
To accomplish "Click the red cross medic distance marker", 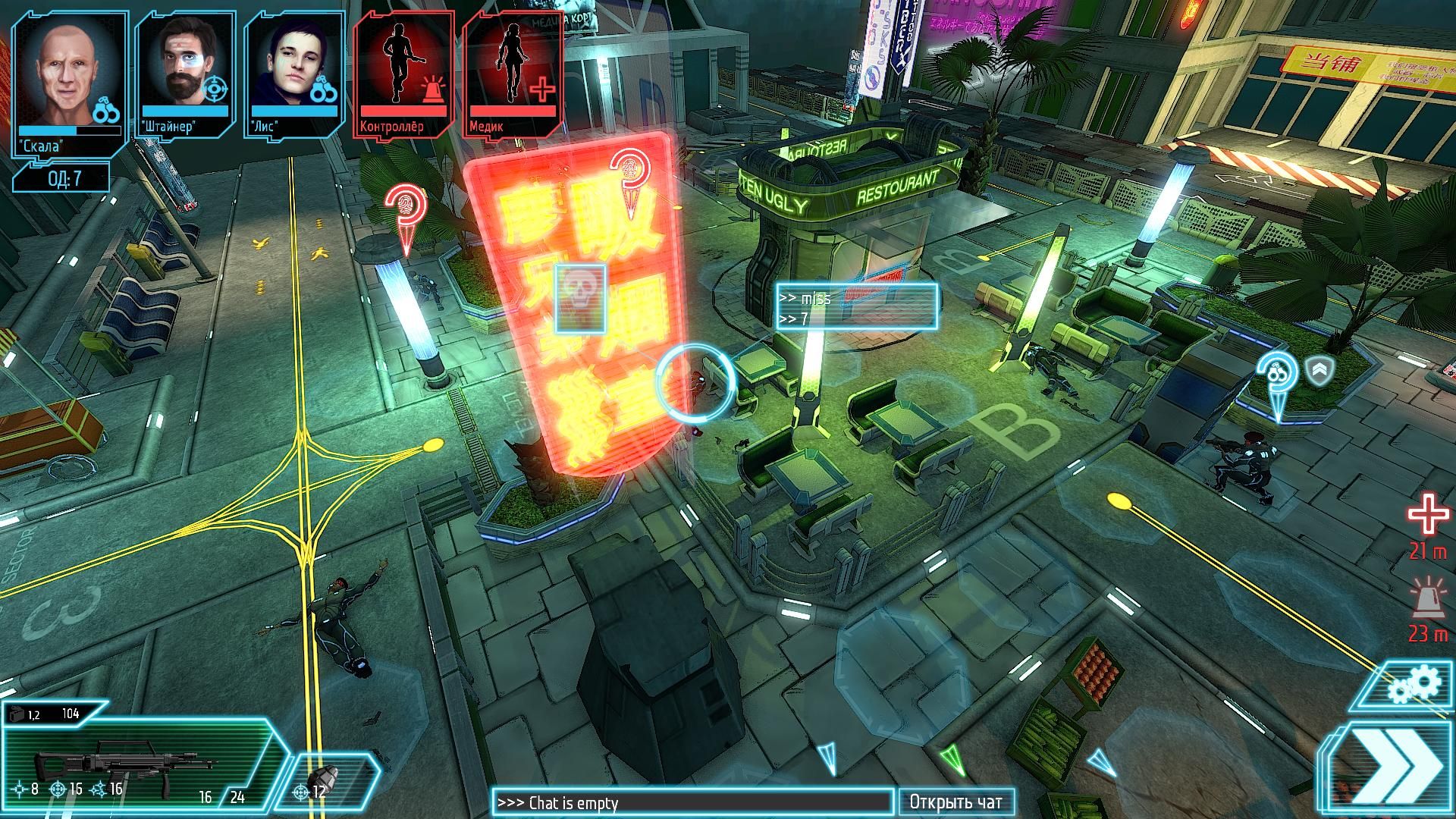I will pos(1428,517).
